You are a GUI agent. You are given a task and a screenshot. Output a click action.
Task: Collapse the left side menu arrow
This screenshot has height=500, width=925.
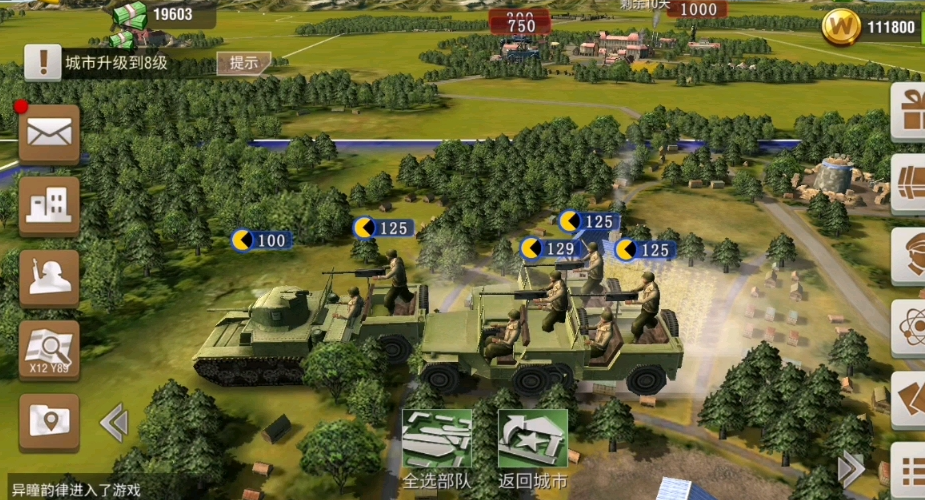click(113, 423)
